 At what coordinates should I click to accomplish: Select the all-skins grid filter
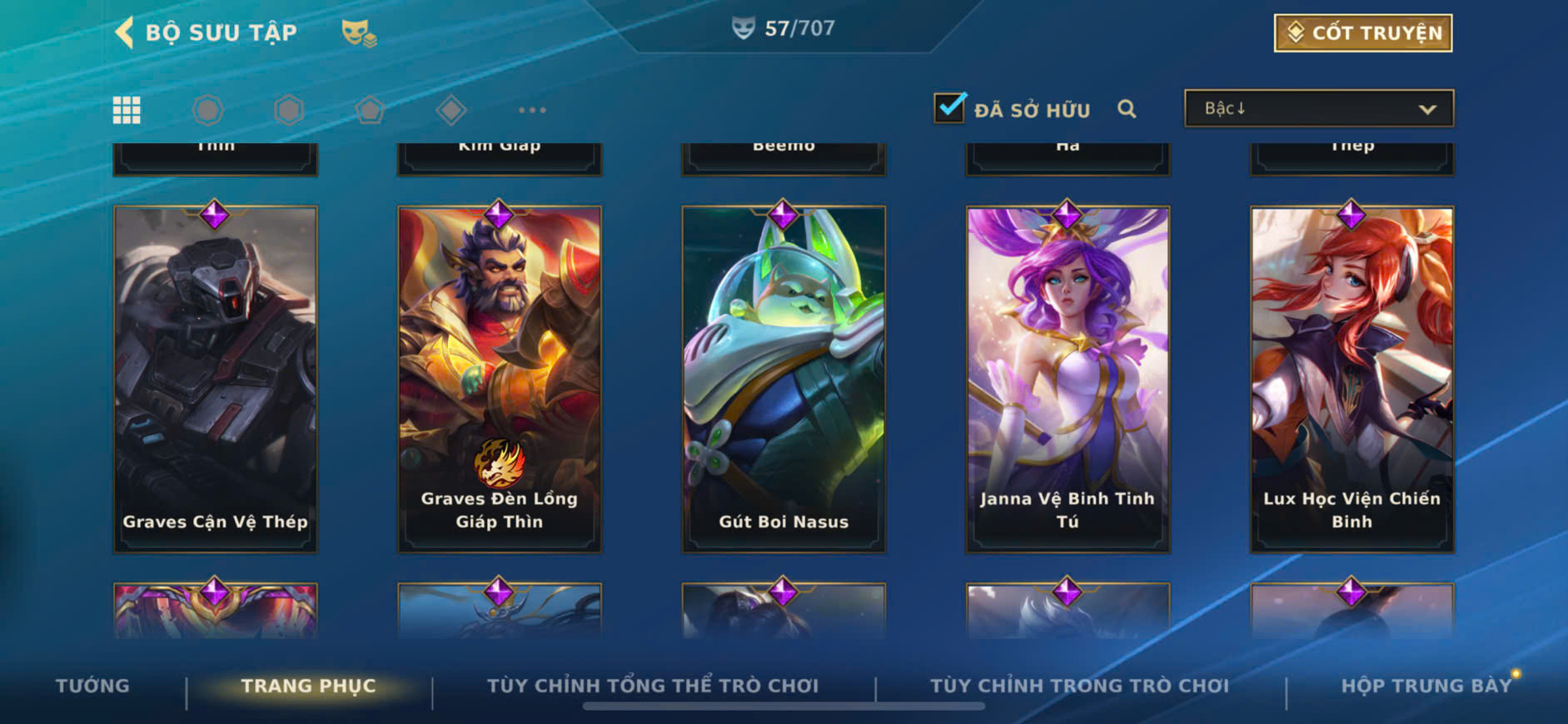click(x=127, y=110)
